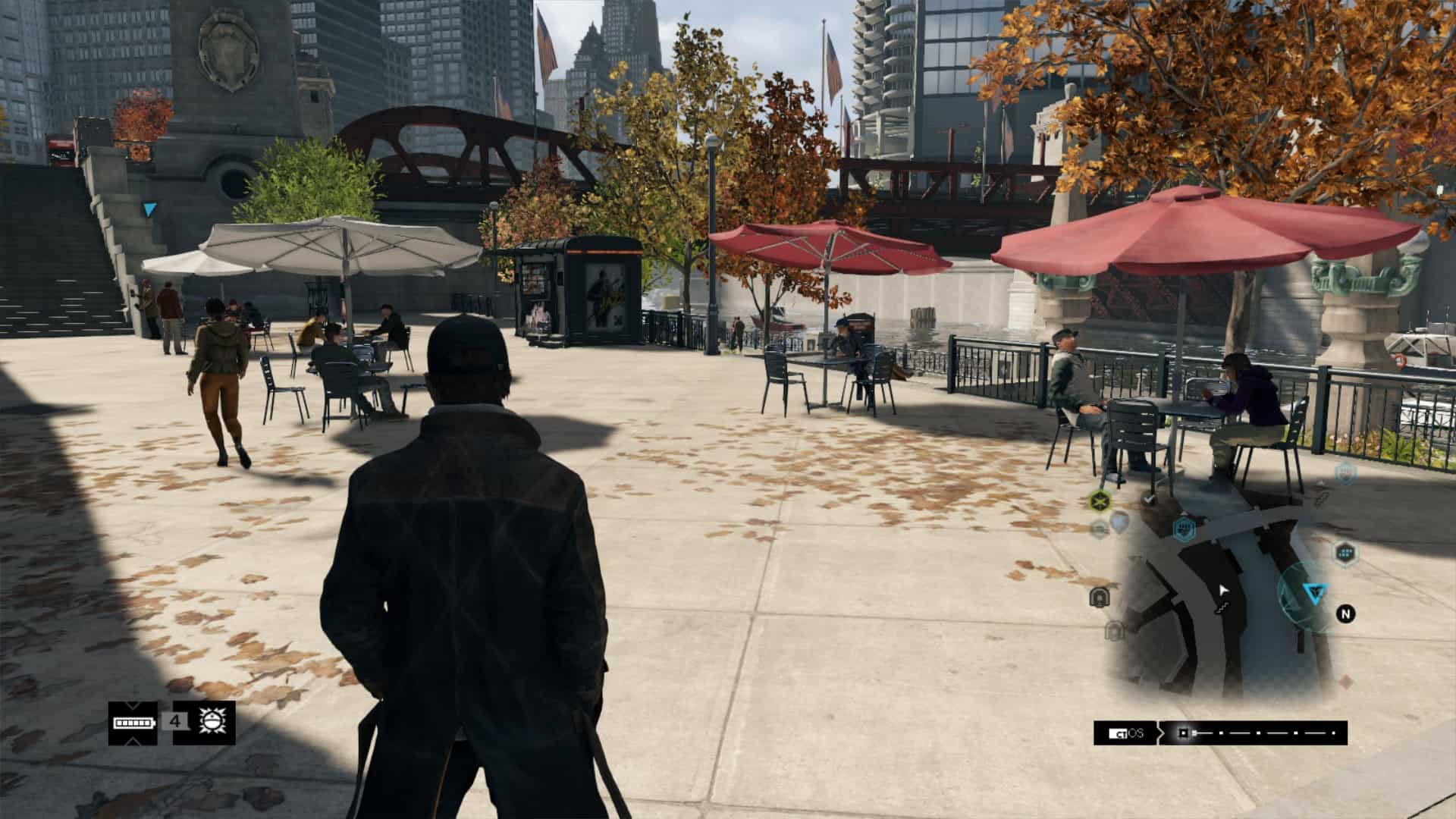The width and height of the screenshot is (1456, 819).
Task: Choose the dotted-grid hexagon minimap marker
Action: pos(1345,552)
